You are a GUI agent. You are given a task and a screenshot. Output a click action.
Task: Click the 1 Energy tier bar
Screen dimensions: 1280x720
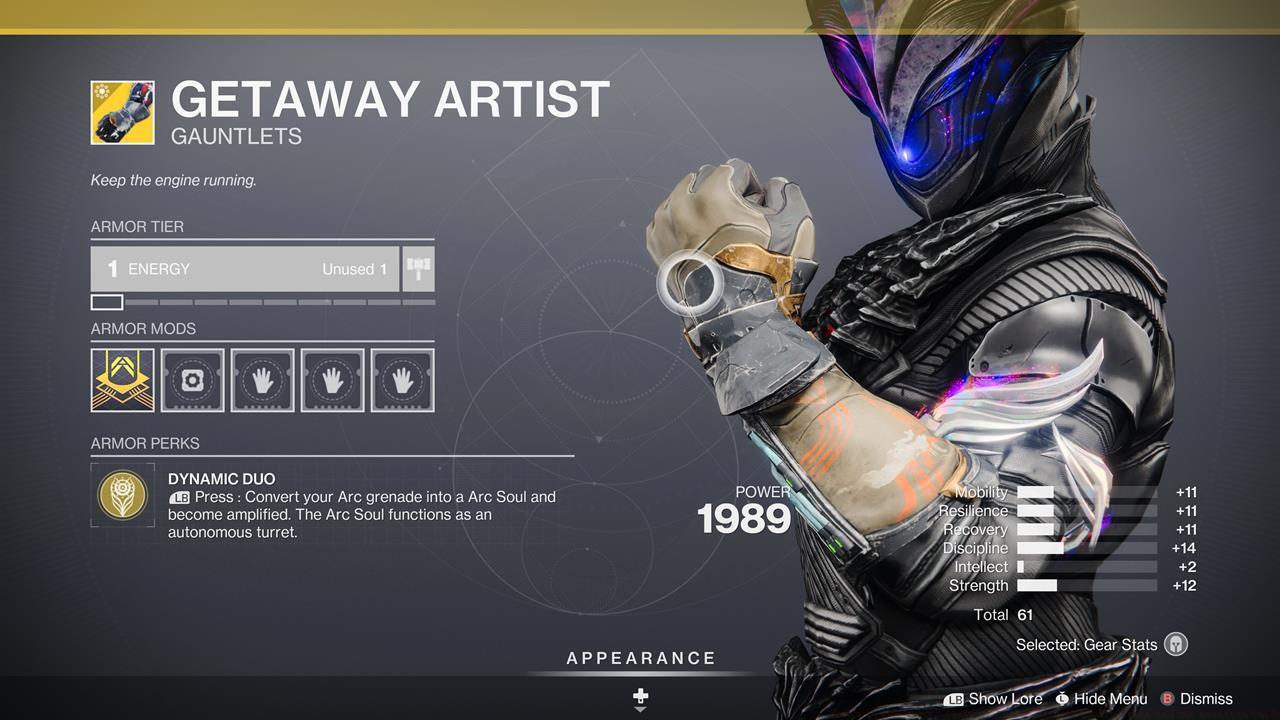(x=245, y=268)
